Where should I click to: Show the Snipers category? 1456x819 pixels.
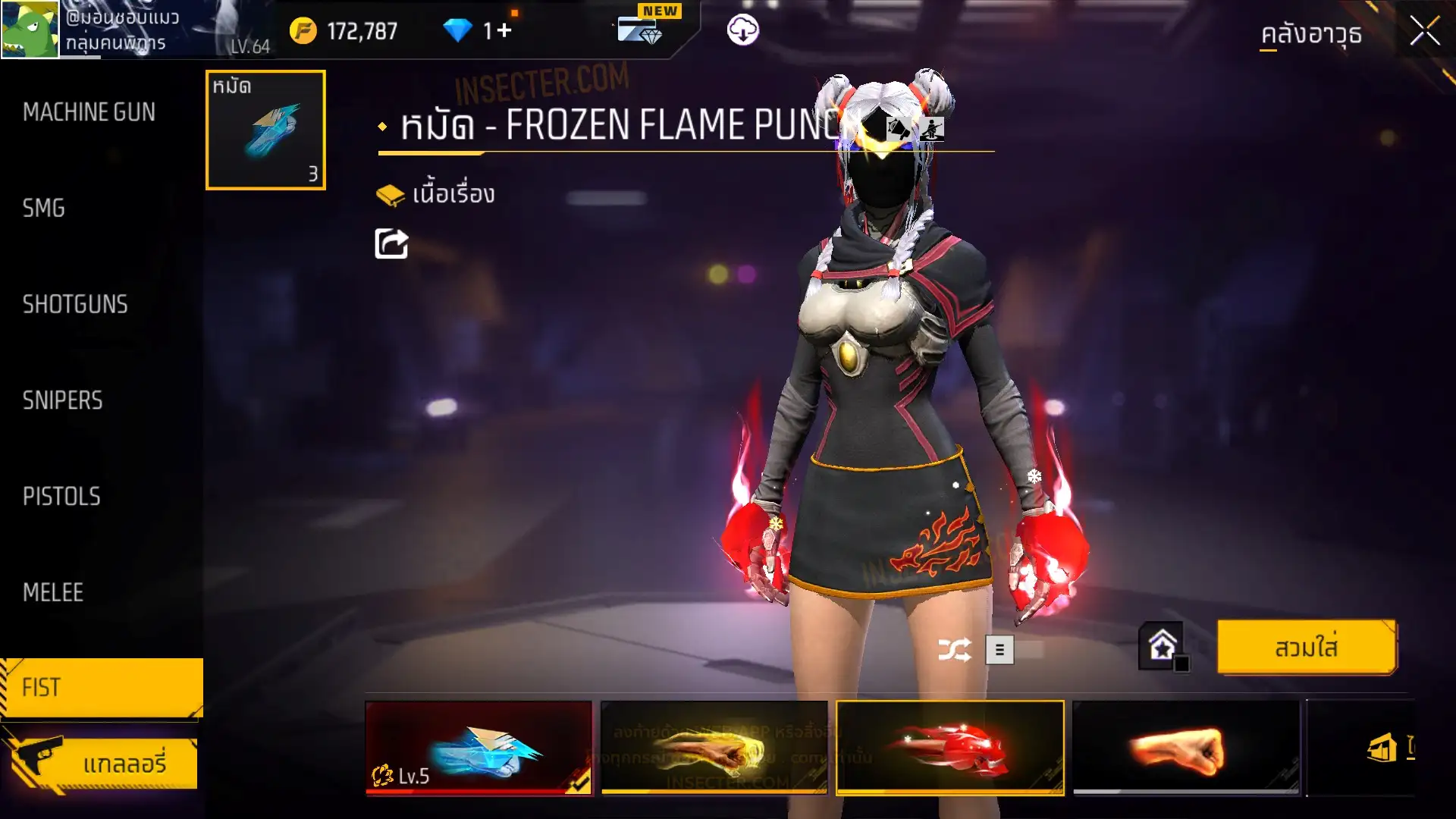click(x=62, y=400)
